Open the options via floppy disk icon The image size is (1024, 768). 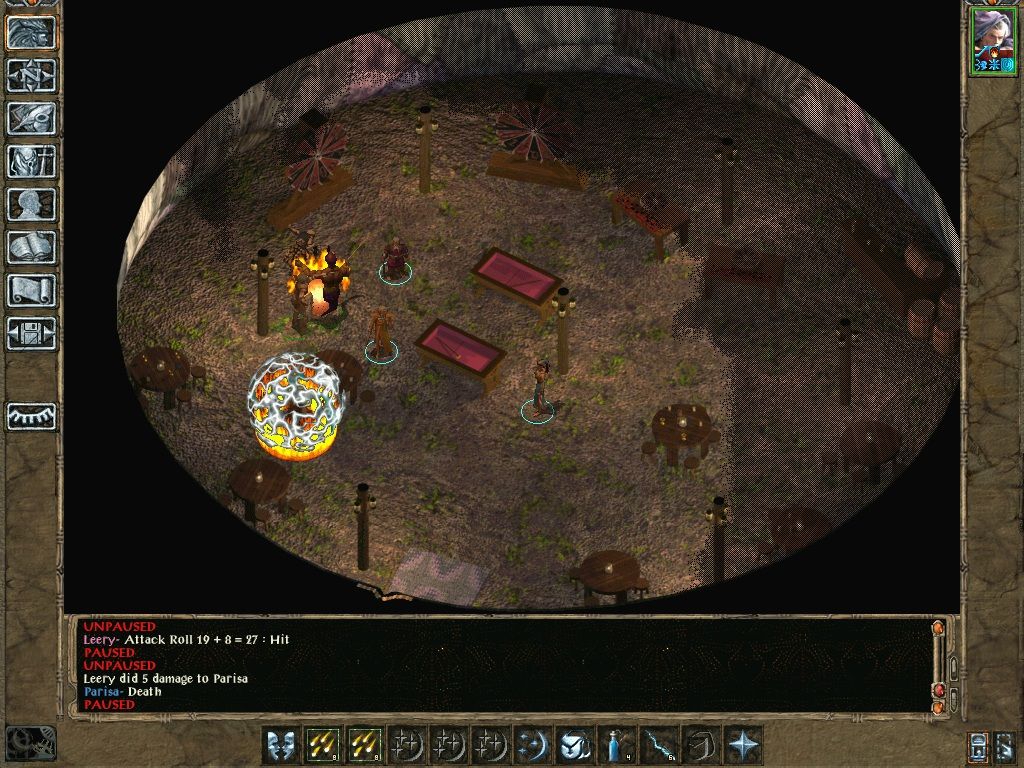point(31,333)
